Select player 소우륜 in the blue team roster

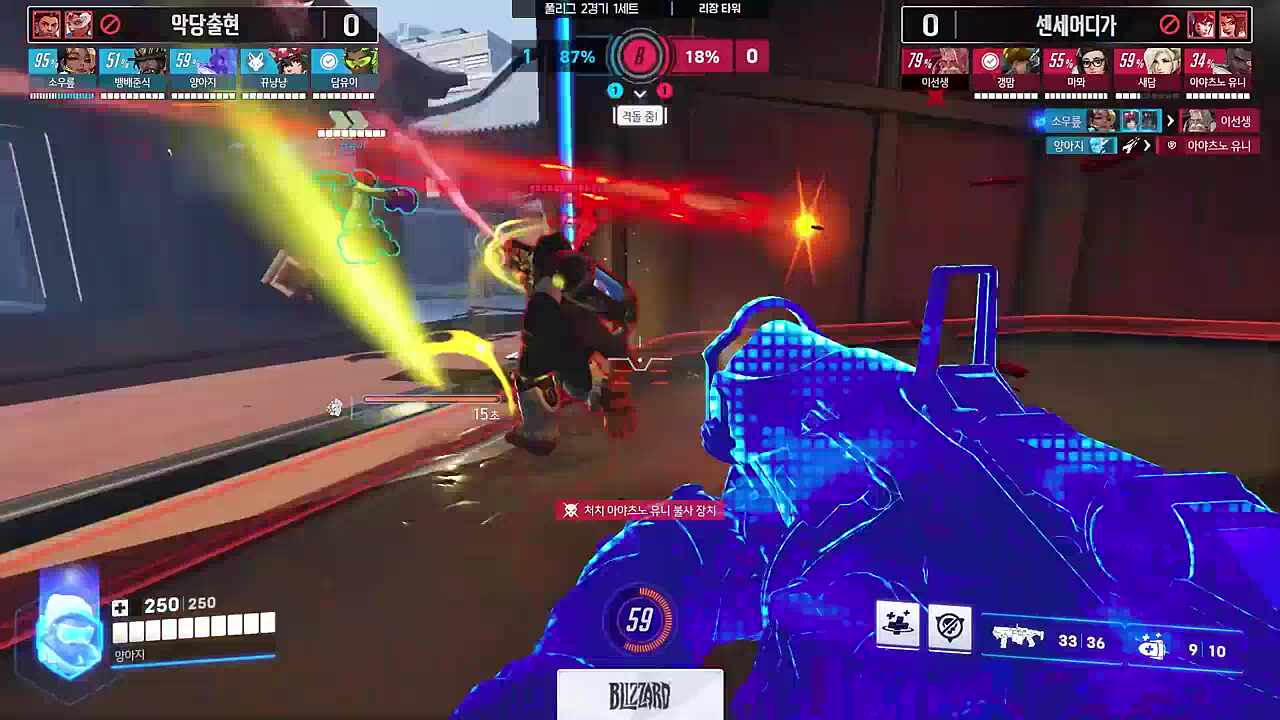click(x=62, y=70)
